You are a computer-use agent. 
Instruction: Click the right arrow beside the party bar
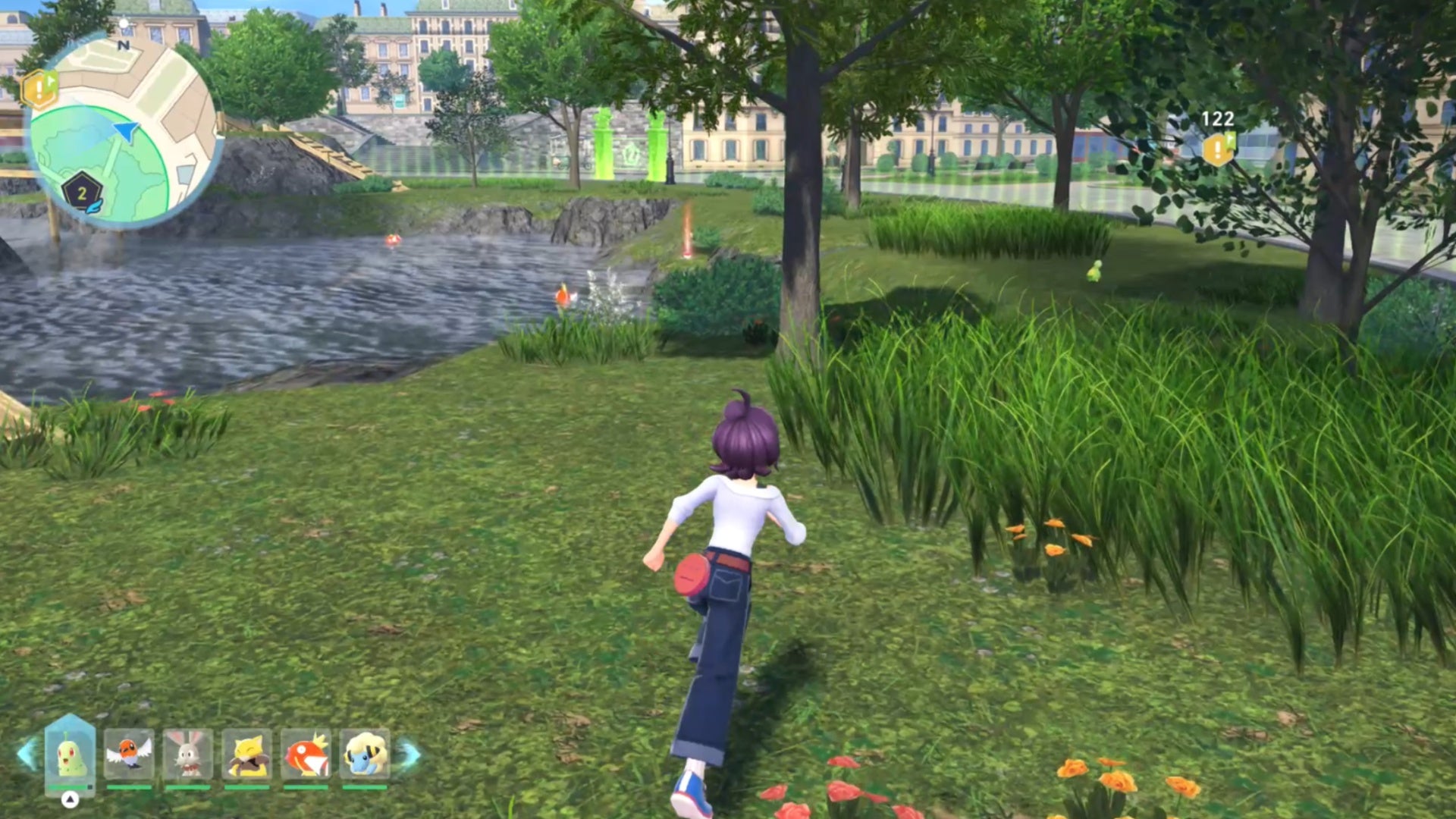point(409,755)
